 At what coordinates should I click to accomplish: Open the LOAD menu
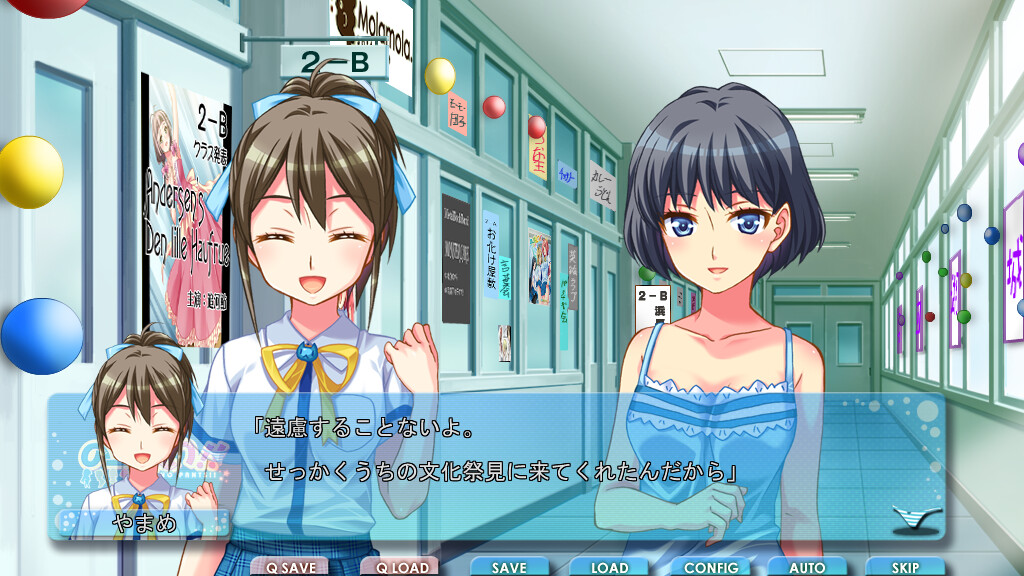[x=609, y=567]
